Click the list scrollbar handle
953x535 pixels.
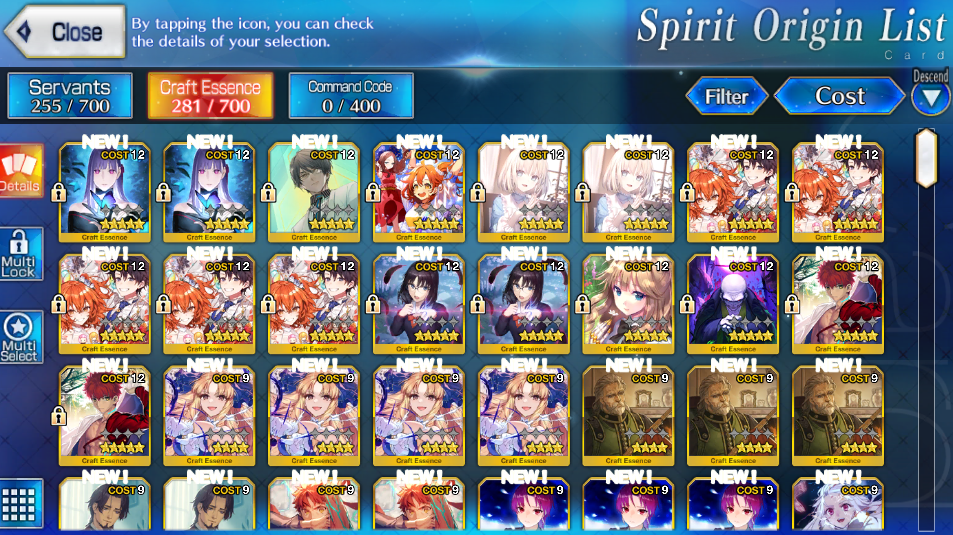926,158
